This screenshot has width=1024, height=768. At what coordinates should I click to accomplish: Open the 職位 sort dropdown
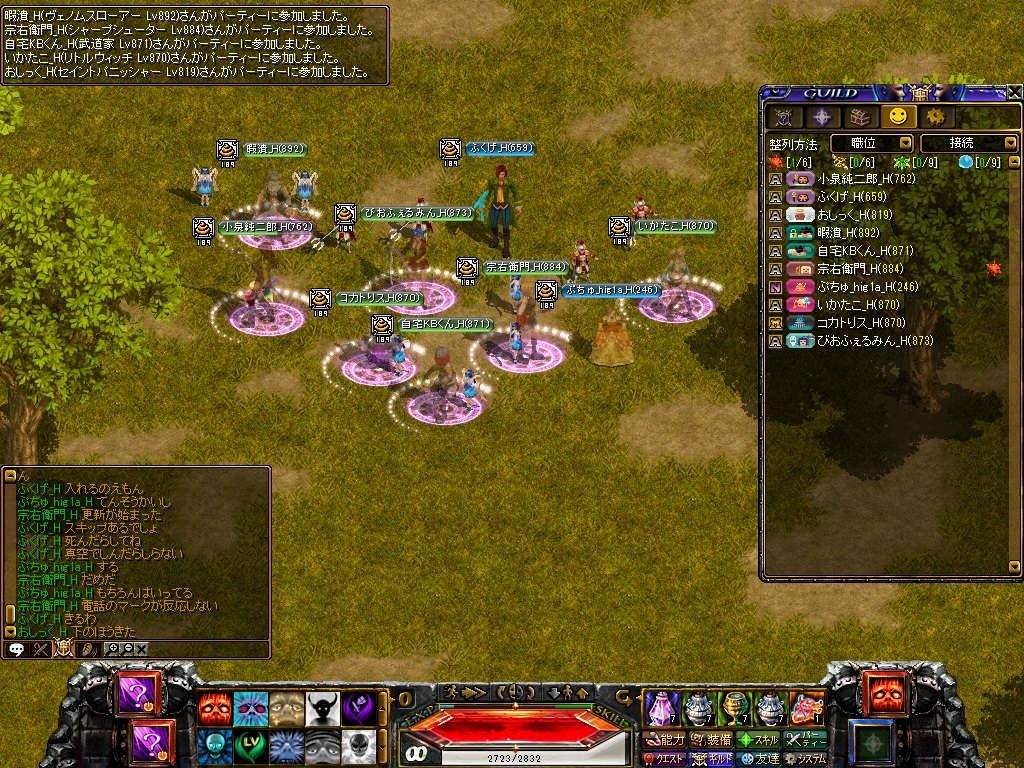[x=872, y=144]
